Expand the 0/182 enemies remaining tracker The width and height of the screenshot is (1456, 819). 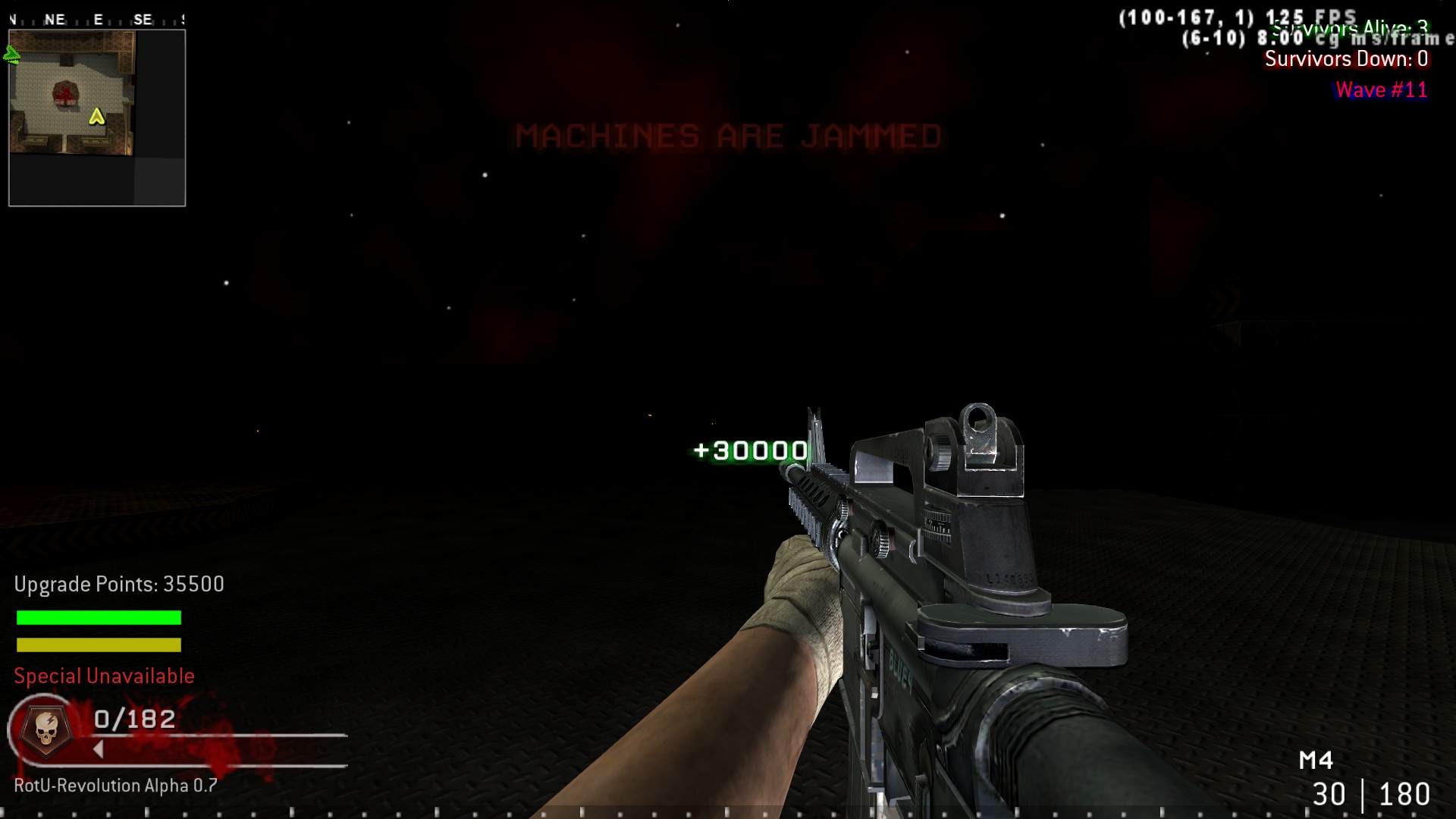(x=133, y=719)
